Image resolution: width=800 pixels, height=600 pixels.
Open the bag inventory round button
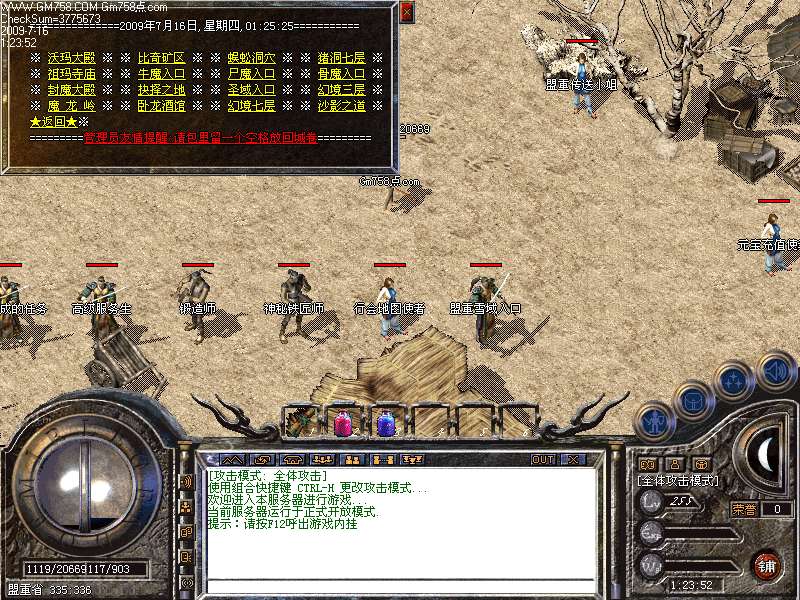point(692,401)
